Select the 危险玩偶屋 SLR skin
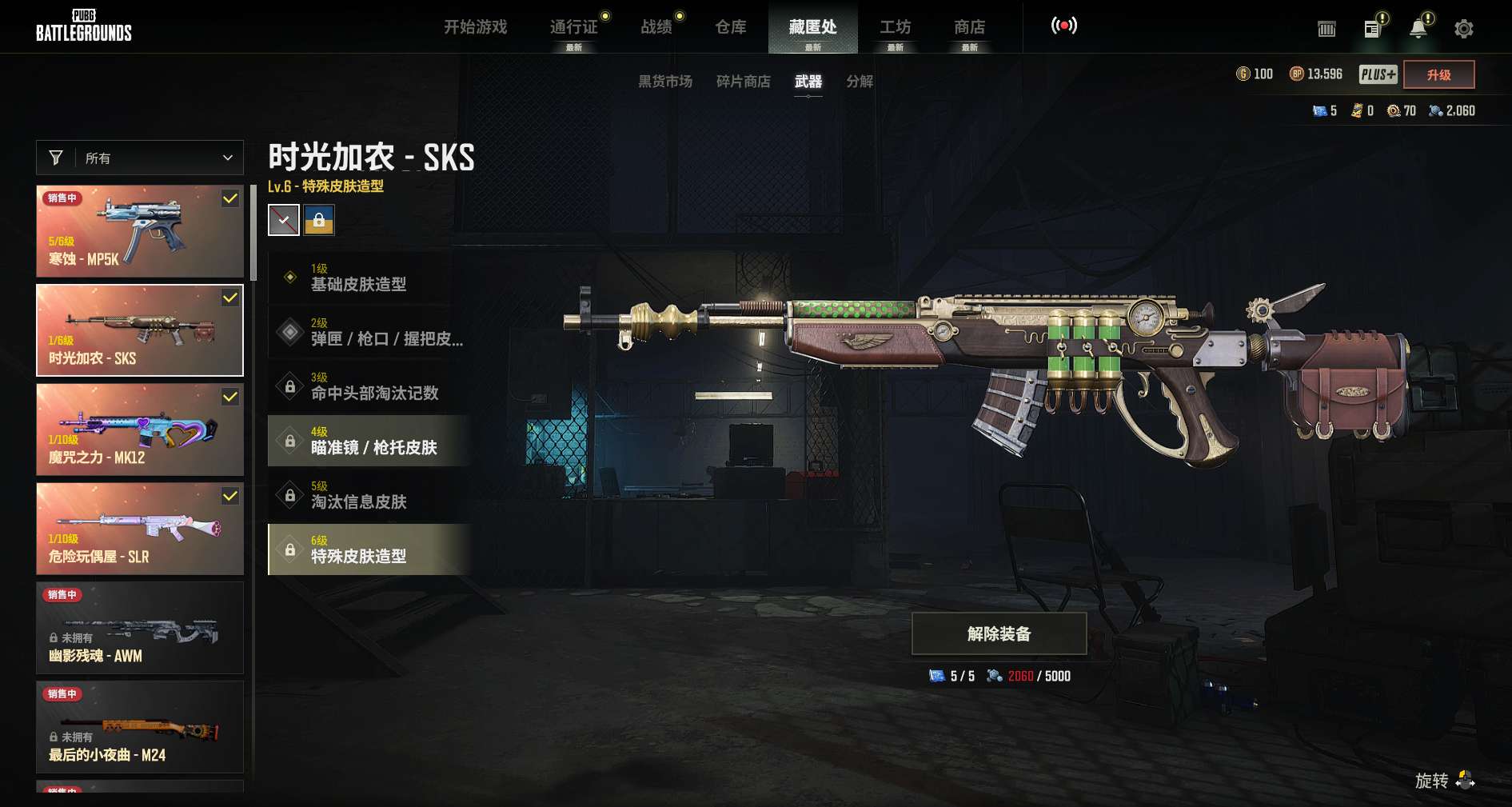The image size is (1512, 807). coord(140,529)
